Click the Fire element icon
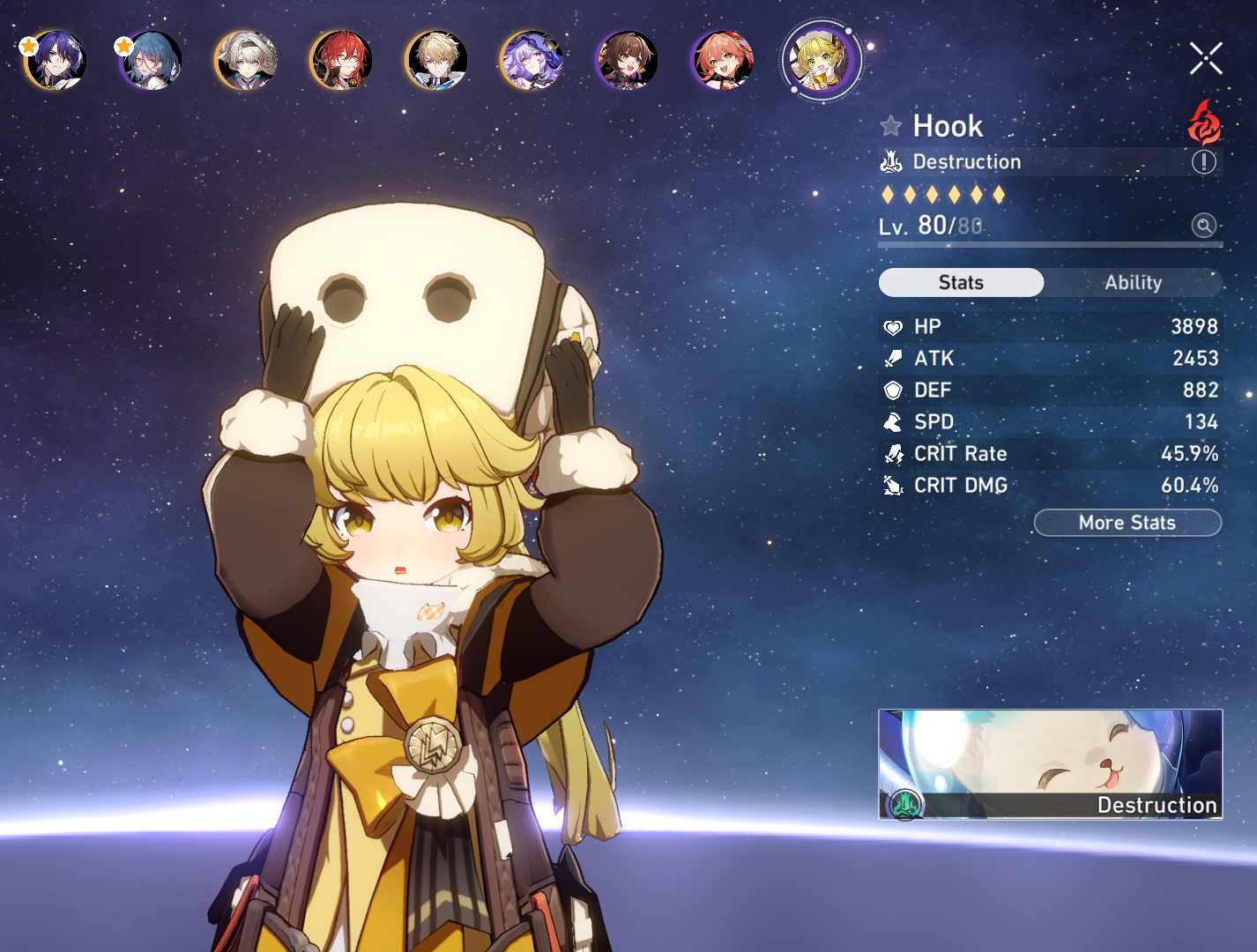Viewport: 1257px width, 952px height. (x=1203, y=123)
